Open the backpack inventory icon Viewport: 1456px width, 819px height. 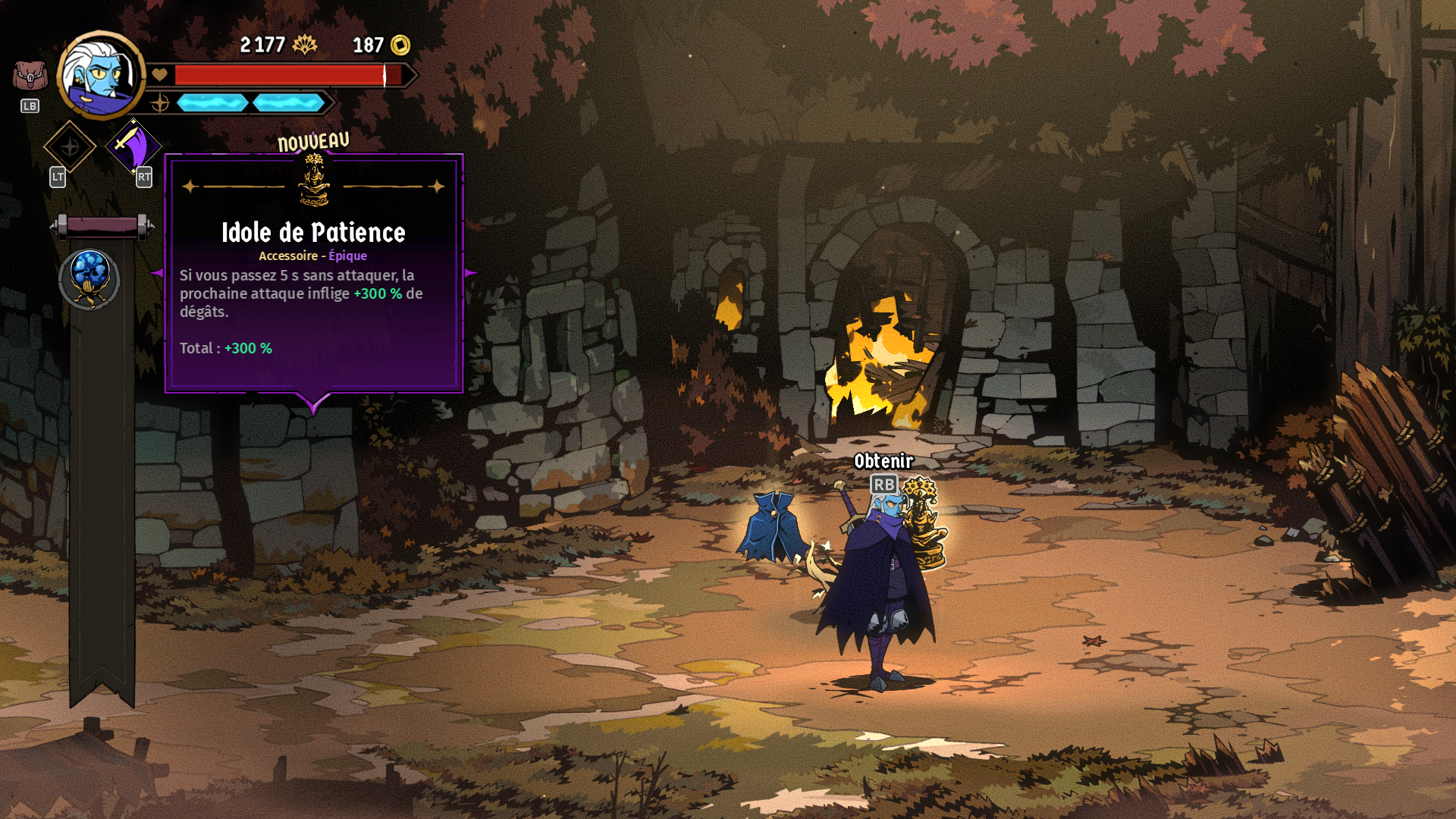click(30, 76)
